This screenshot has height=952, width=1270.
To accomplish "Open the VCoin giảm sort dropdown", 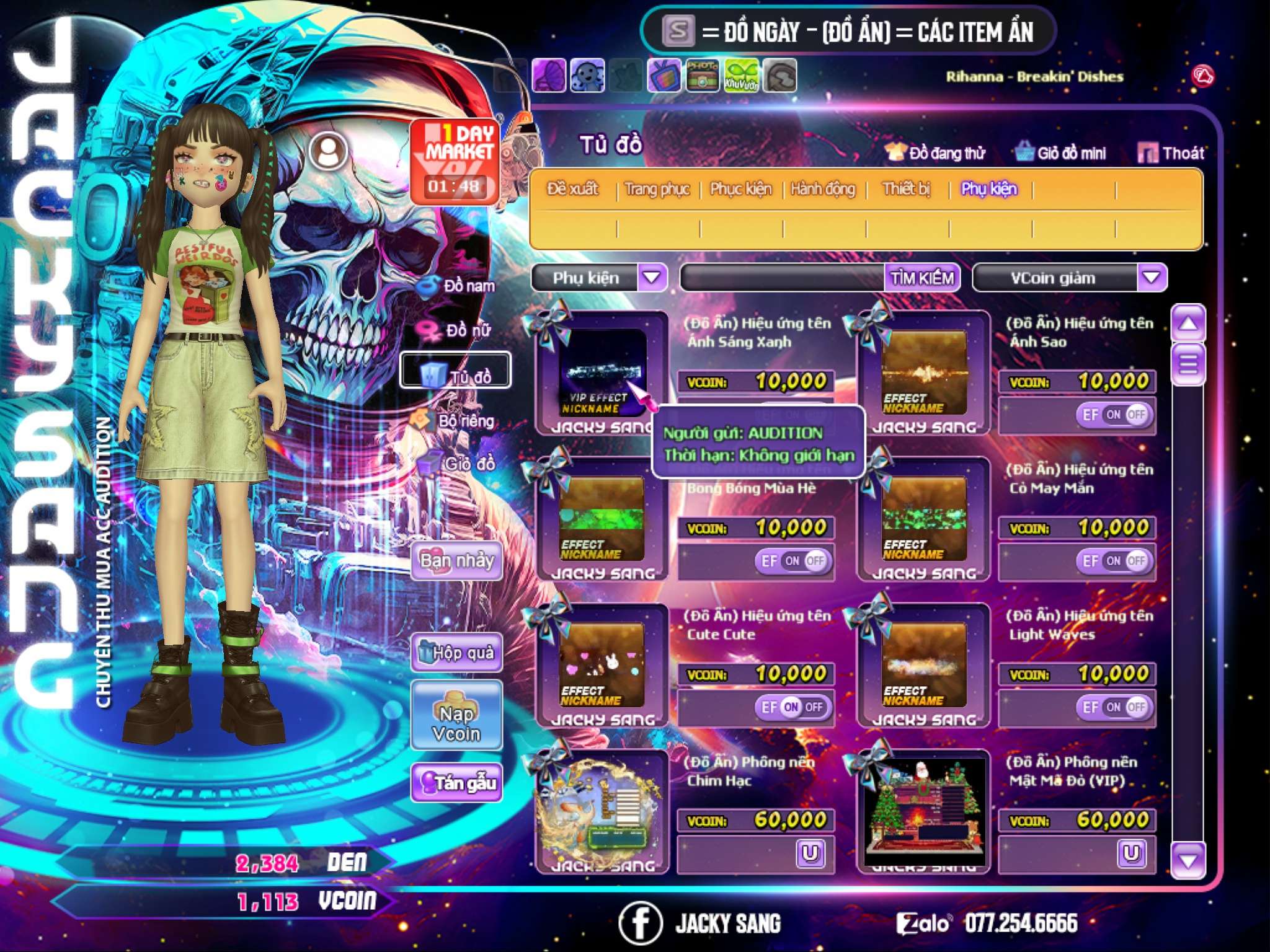I will click(1151, 277).
